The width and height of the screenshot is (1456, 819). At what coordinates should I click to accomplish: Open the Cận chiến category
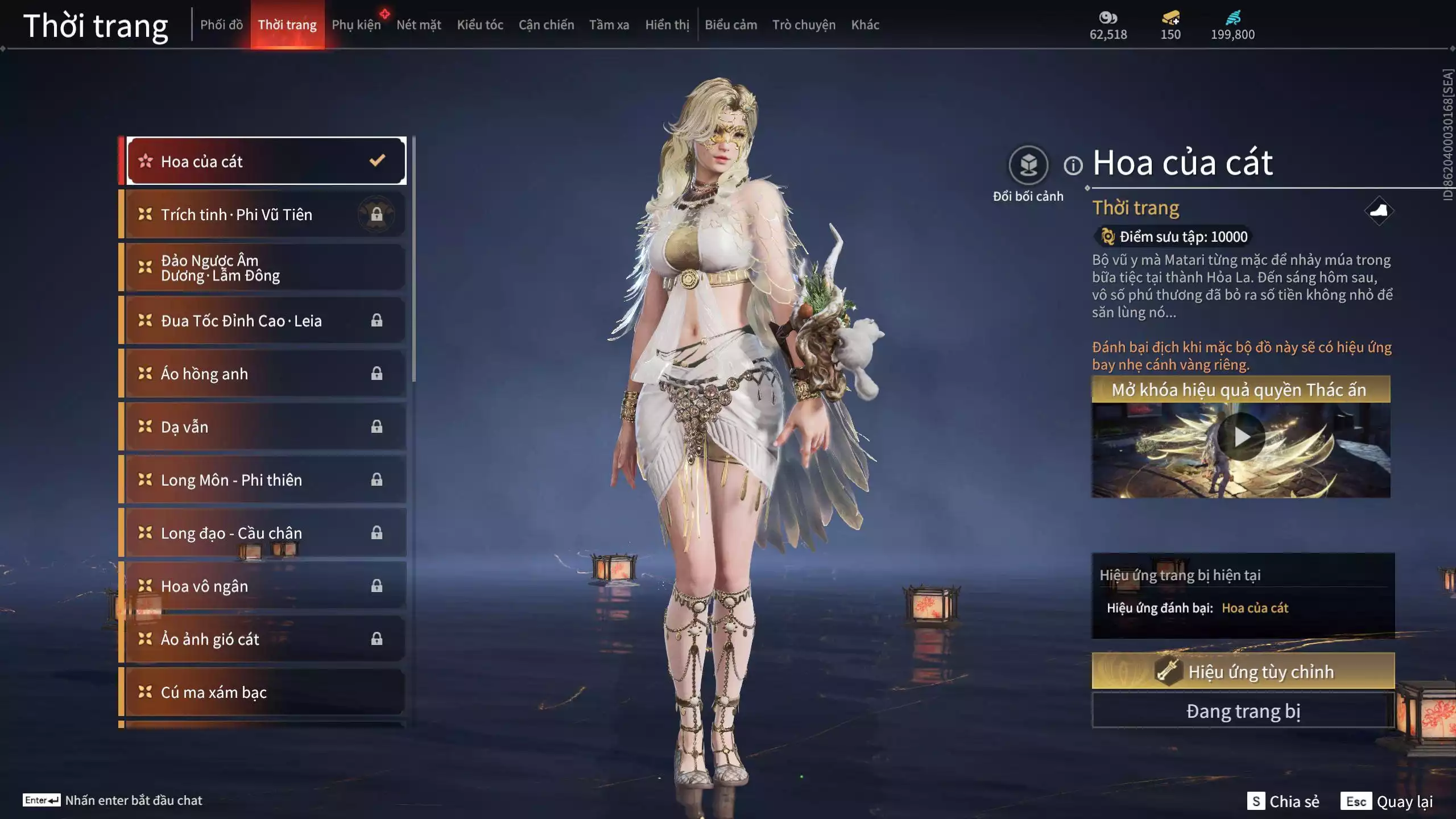546,25
